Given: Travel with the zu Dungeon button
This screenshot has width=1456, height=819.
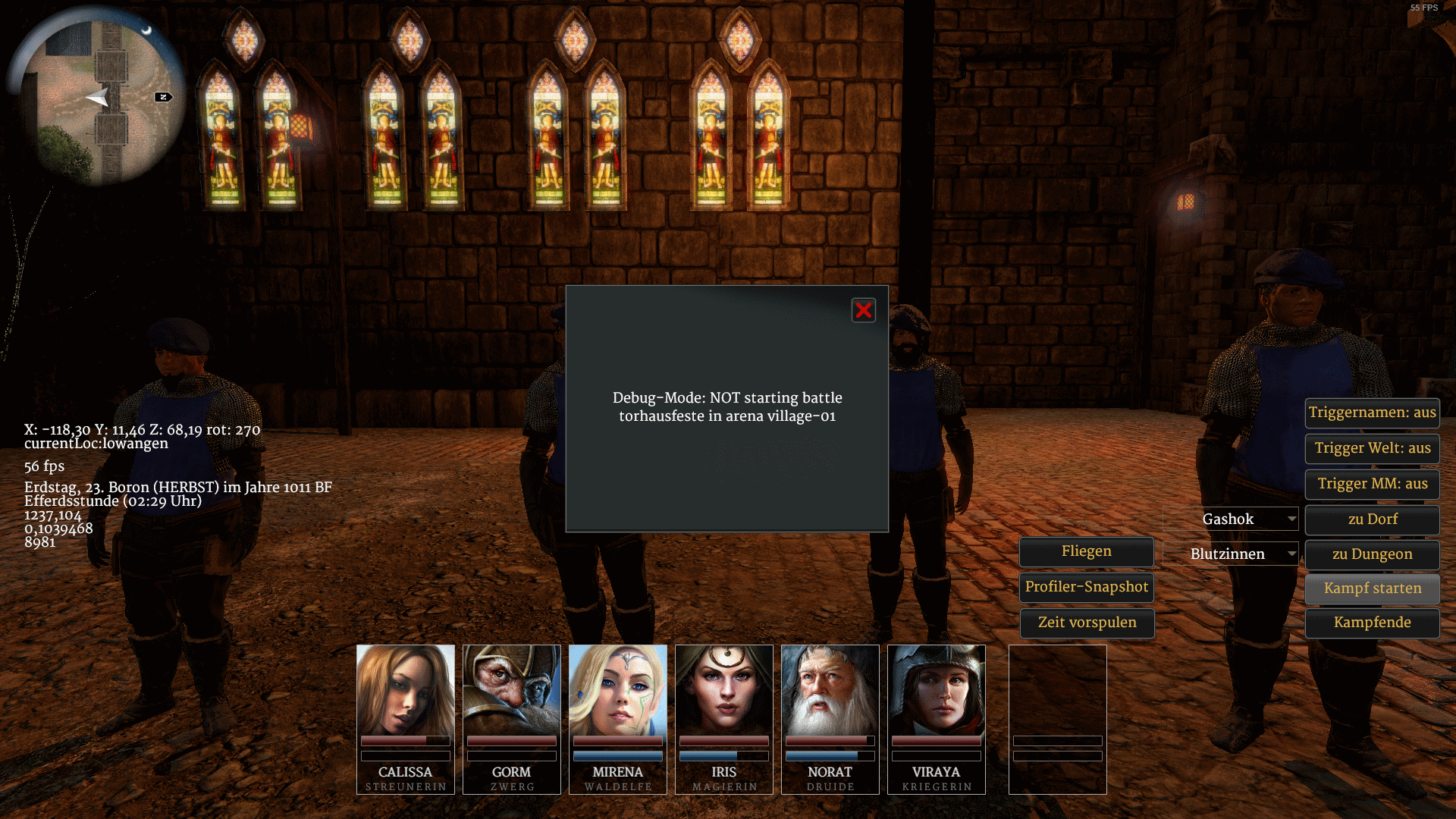Looking at the screenshot, I should pos(1372,554).
